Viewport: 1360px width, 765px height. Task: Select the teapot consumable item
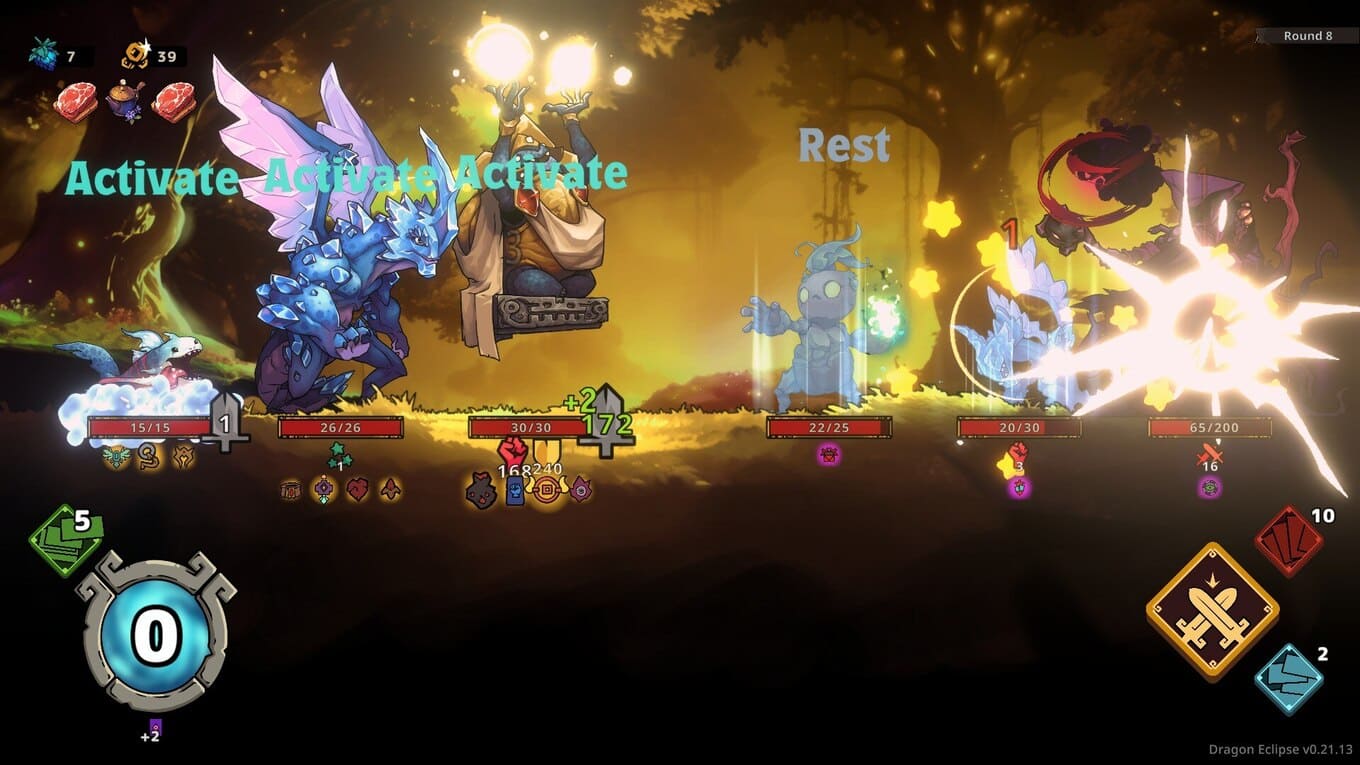point(126,102)
